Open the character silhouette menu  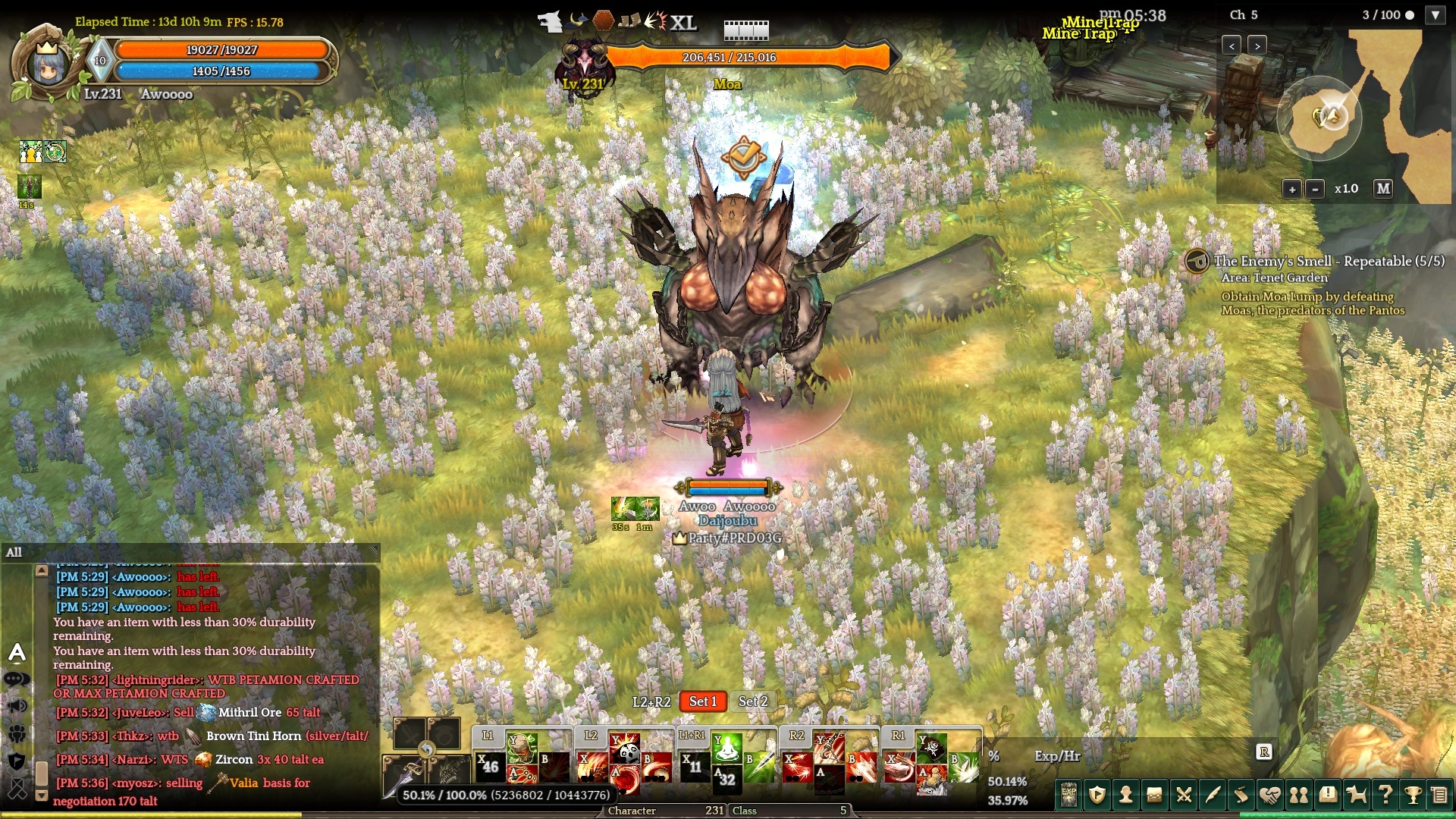point(1126,795)
